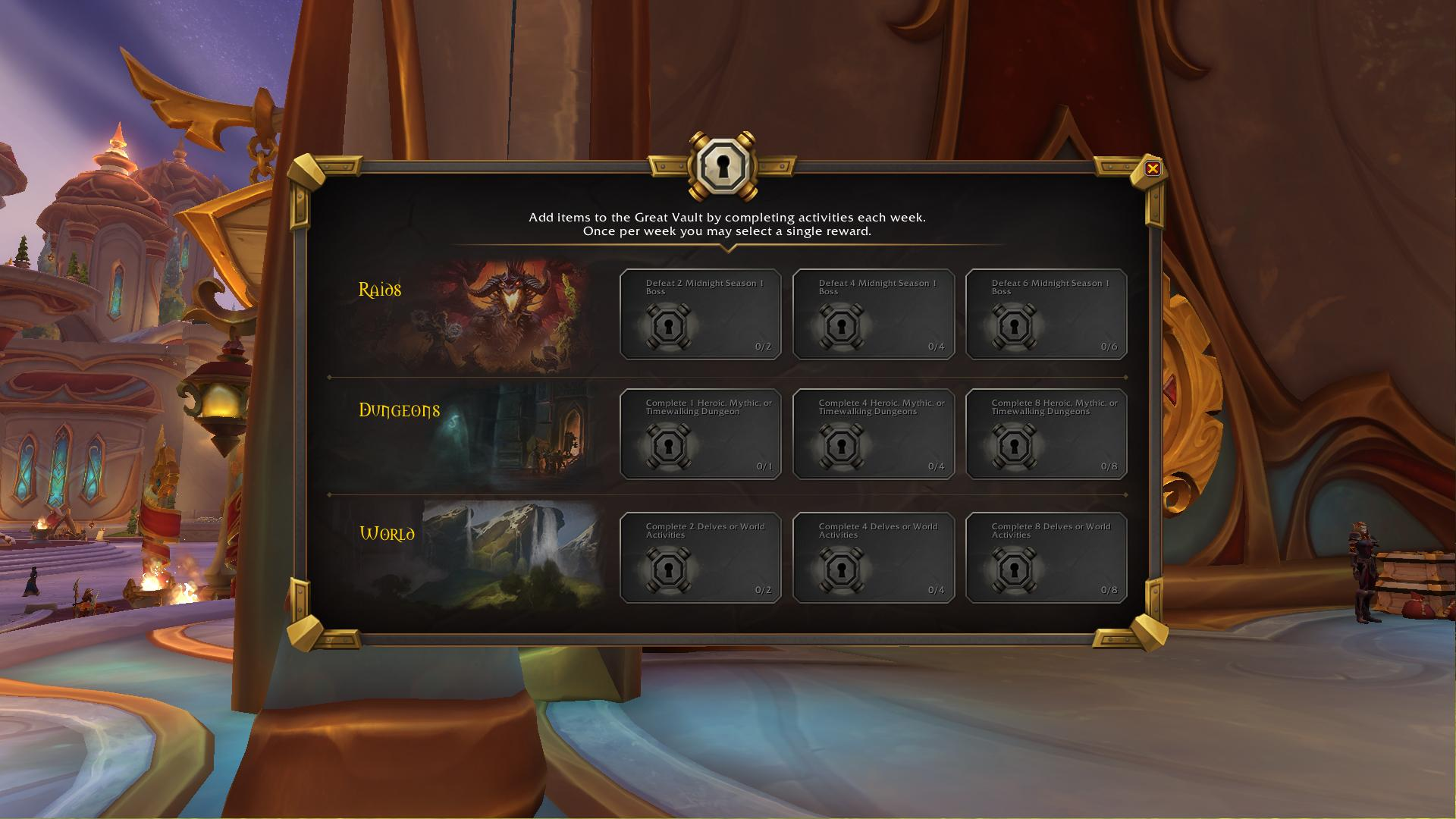Close the Great Vault window
Screen dimensions: 1456x819
[x=1152, y=168]
